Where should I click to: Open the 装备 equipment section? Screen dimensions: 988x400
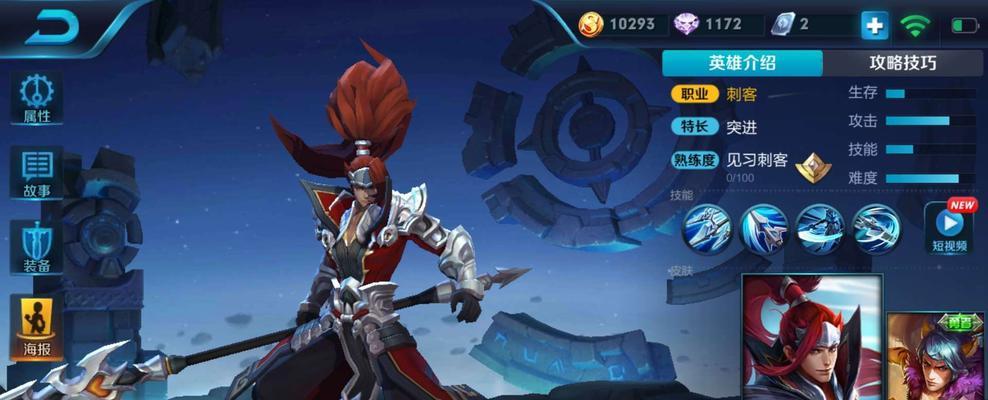(38, 247)
